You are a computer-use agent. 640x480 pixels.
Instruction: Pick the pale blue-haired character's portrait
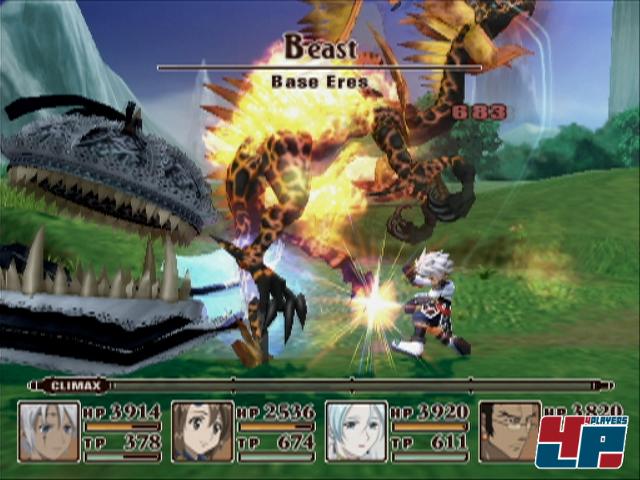click(x=356, y=431)
